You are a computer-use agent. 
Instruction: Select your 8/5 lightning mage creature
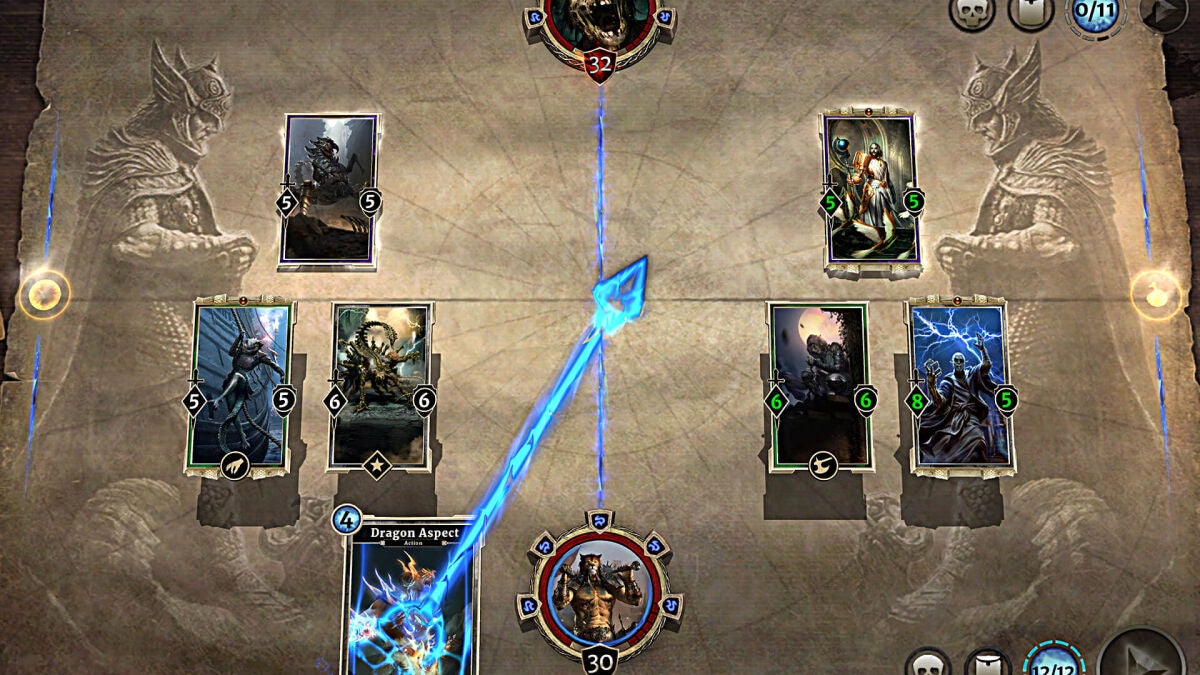click(960, 387)
